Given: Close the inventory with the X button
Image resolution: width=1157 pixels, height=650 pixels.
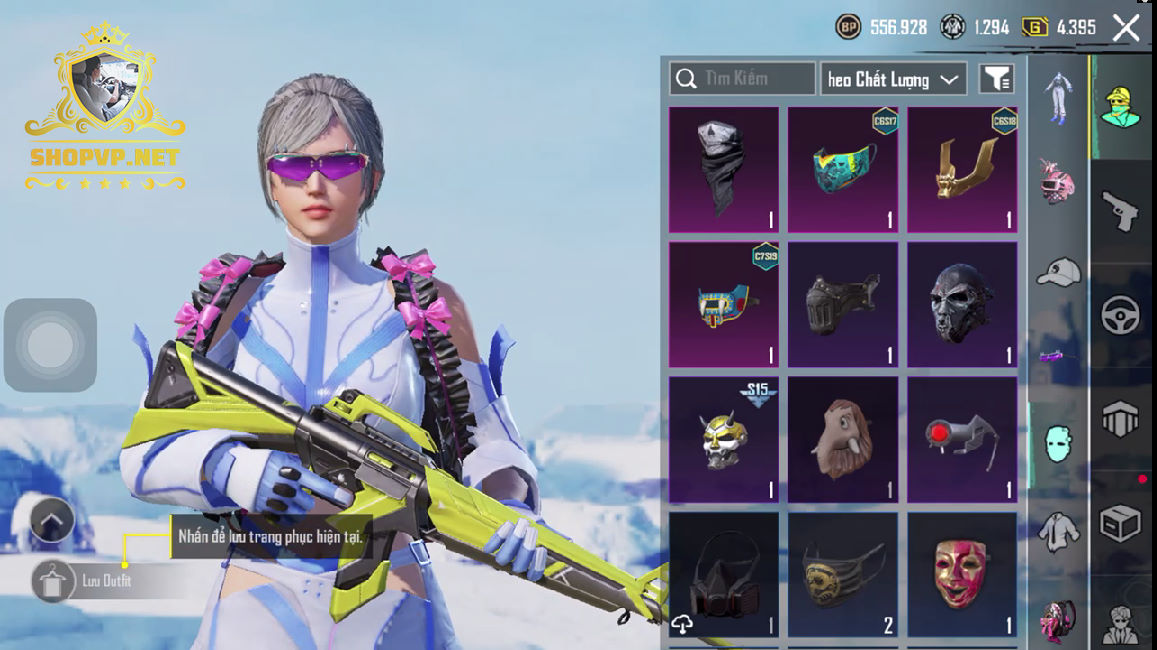Looking at the screenshot, I should click(x=1126, y=28).
